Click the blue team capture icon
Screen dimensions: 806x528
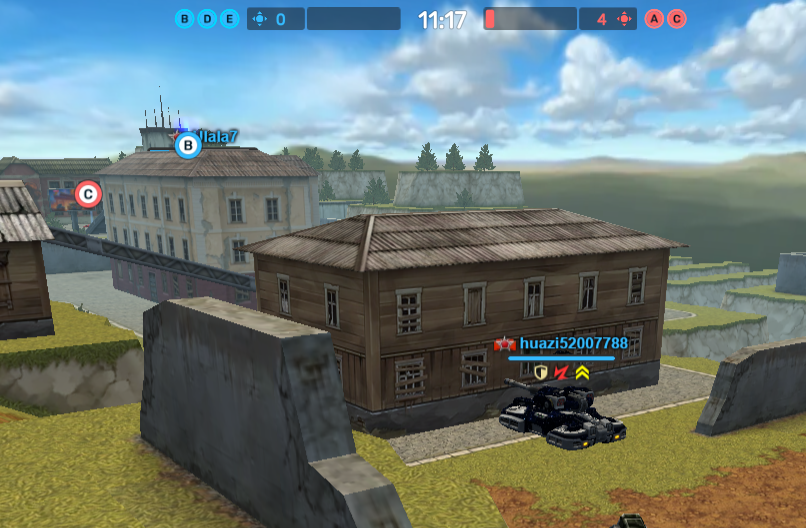click(x=260, y=19)
